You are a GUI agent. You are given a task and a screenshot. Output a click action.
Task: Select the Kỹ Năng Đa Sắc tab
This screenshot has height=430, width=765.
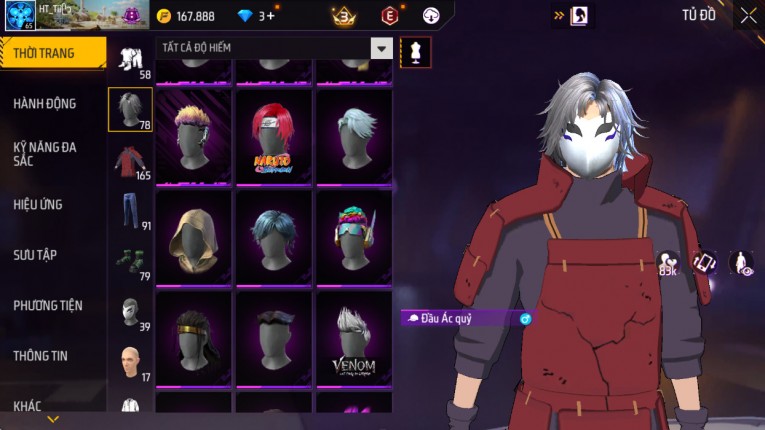[45, 153]
